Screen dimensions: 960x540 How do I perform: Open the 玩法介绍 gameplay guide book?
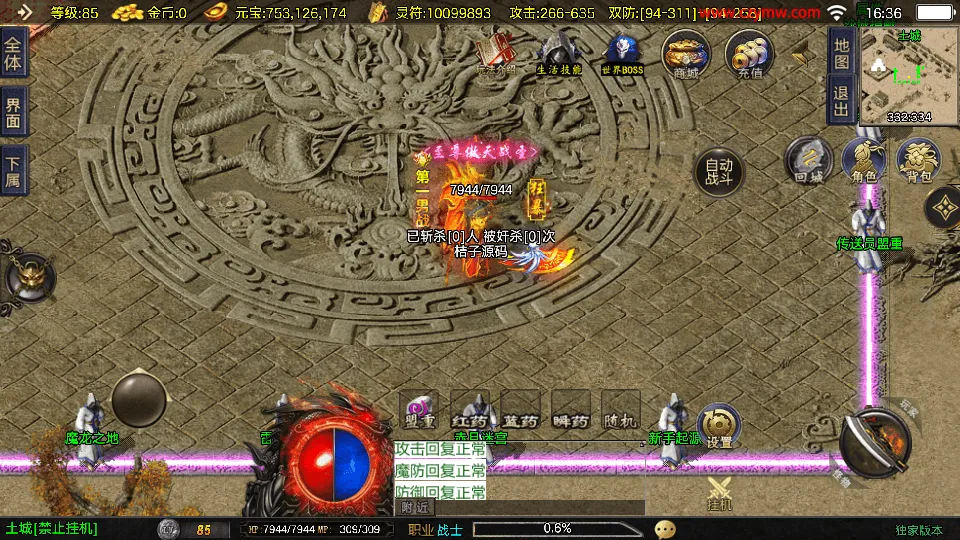click(496, 53)
